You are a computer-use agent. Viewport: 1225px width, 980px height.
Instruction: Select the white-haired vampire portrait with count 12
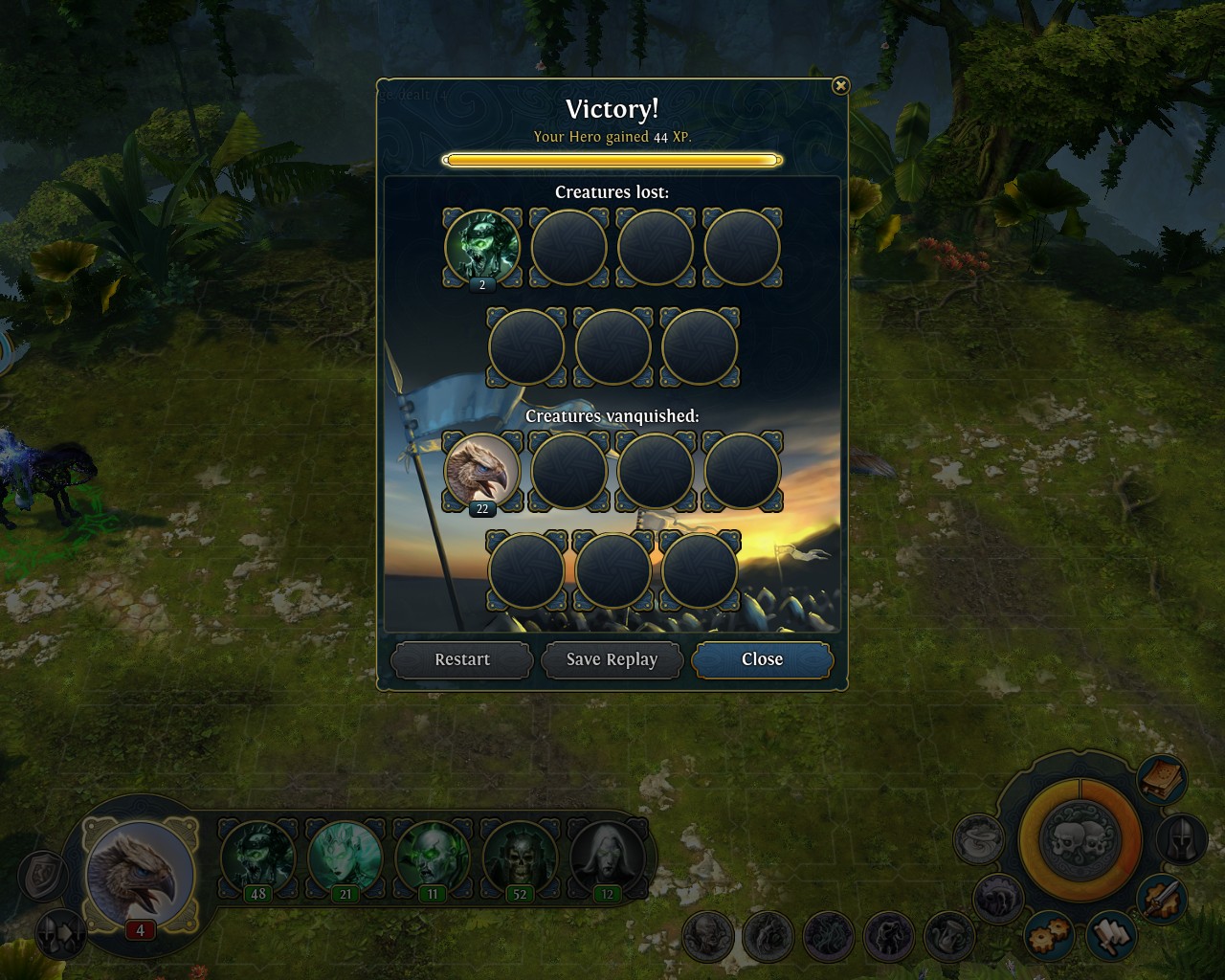[606, 857]
